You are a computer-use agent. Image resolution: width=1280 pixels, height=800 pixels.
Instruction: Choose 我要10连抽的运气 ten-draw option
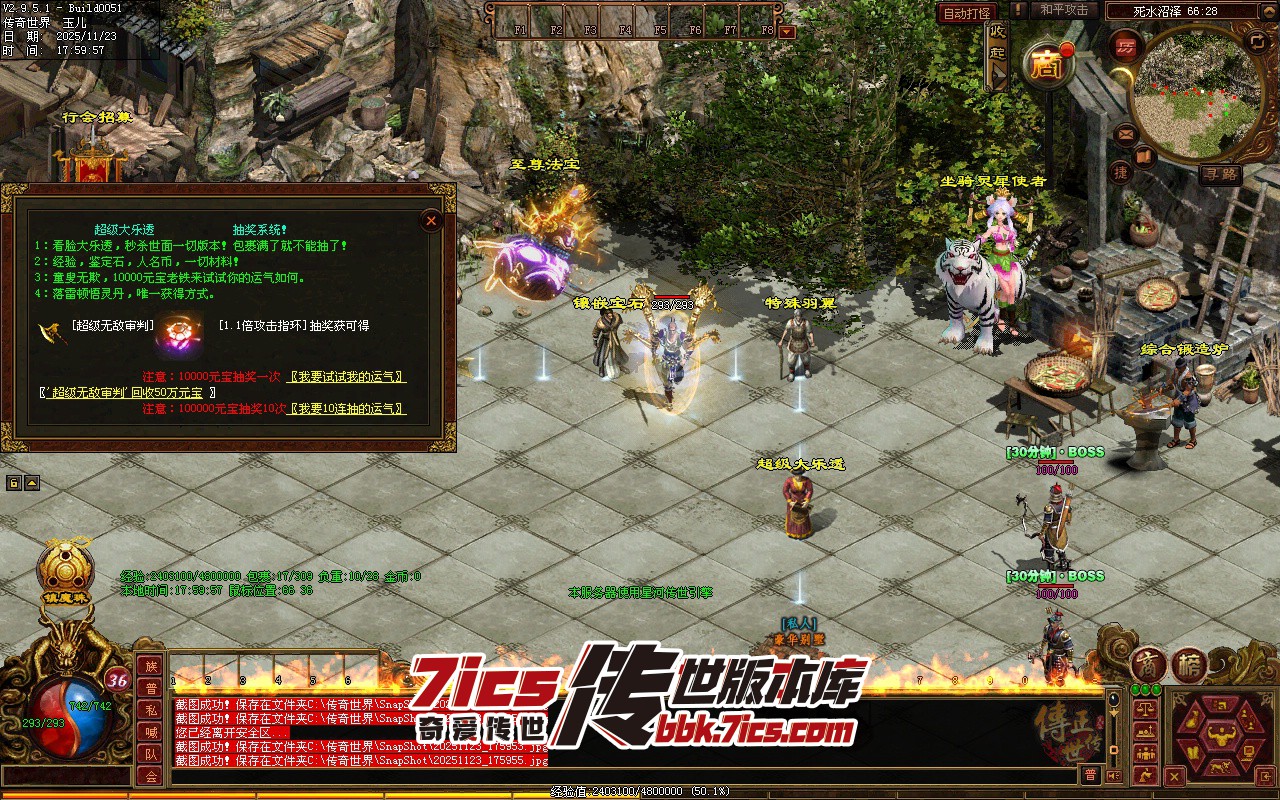coord(345,409)
